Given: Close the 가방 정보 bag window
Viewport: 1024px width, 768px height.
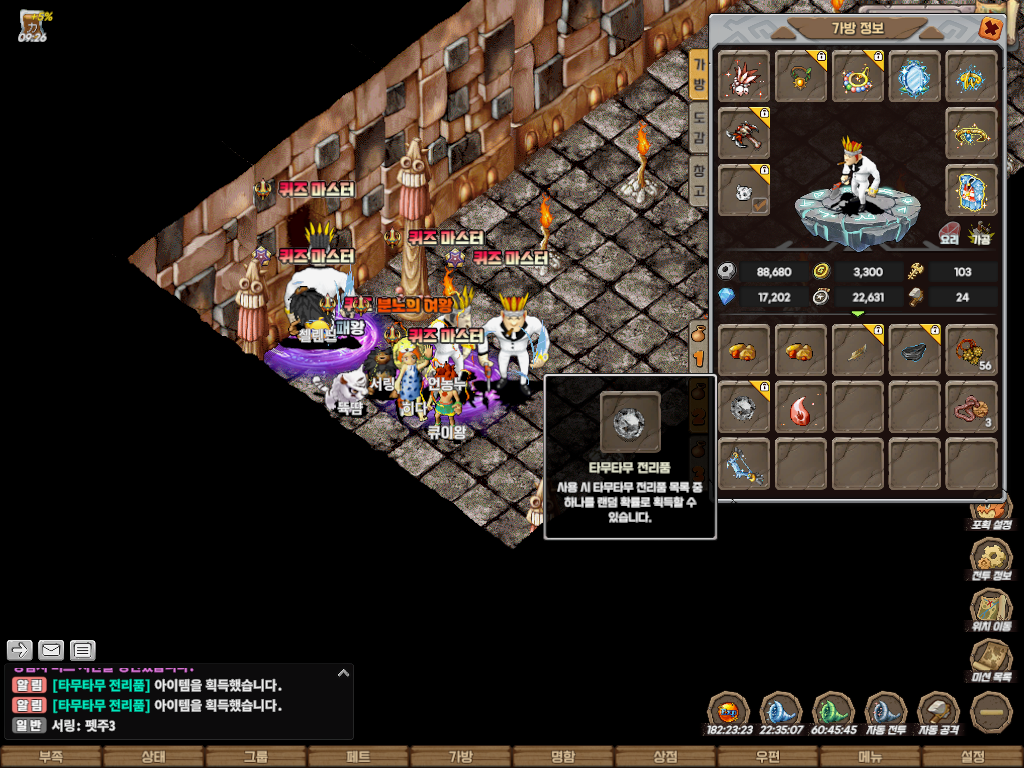Looking at the screenshot, I should point(990,29).
